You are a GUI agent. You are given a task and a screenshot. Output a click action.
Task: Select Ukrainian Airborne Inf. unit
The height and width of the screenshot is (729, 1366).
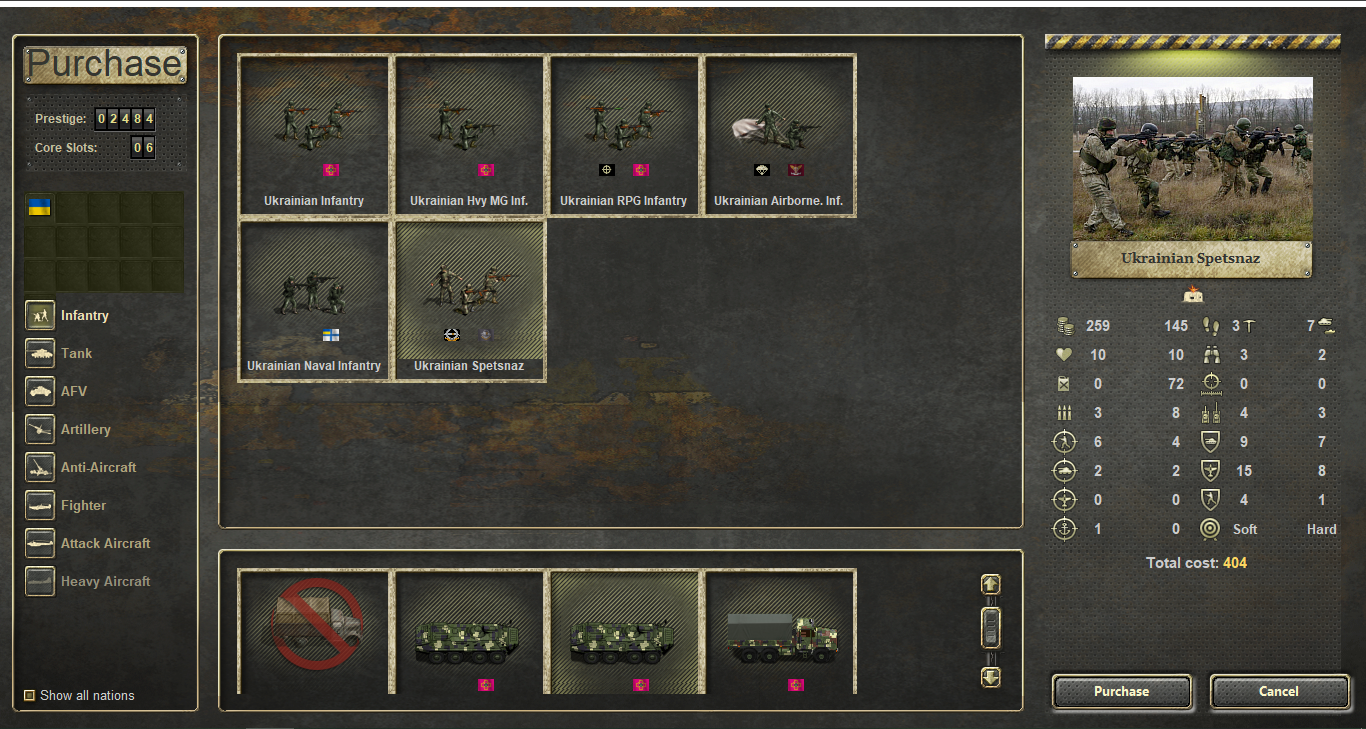(779, 135)
